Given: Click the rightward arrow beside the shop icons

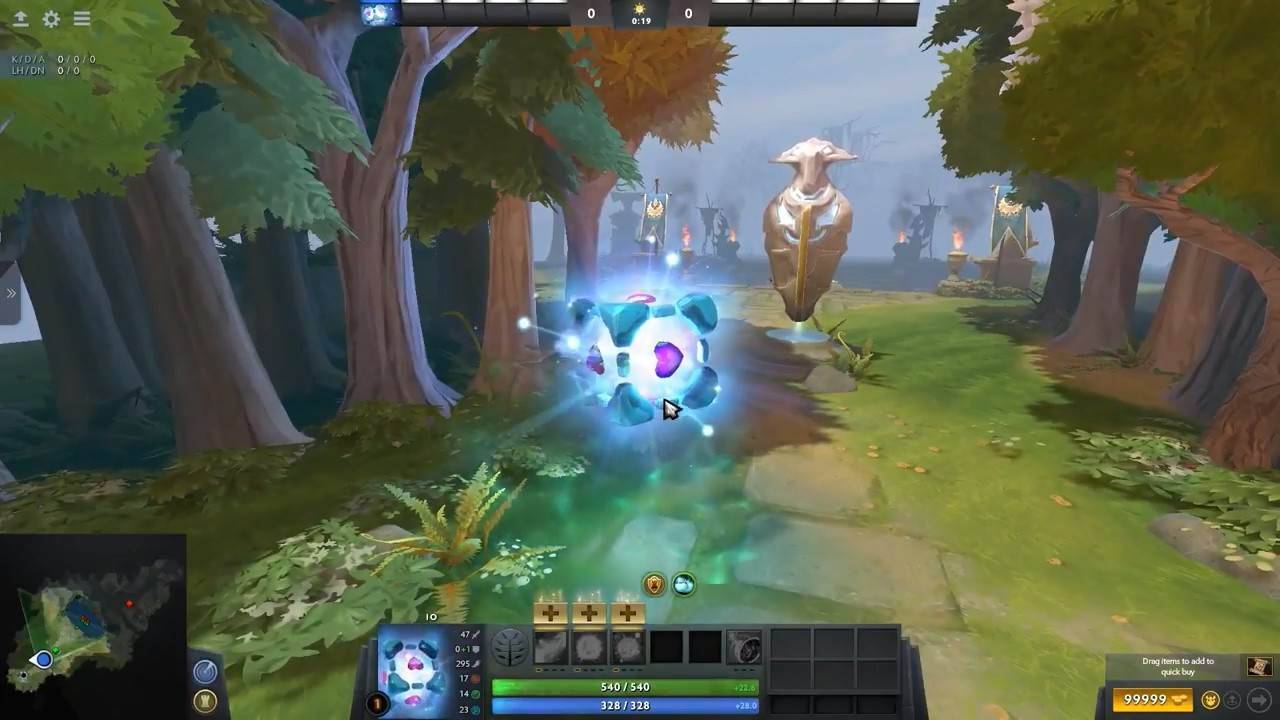Looking at the screenshot, I should [x=1258, y=700].
